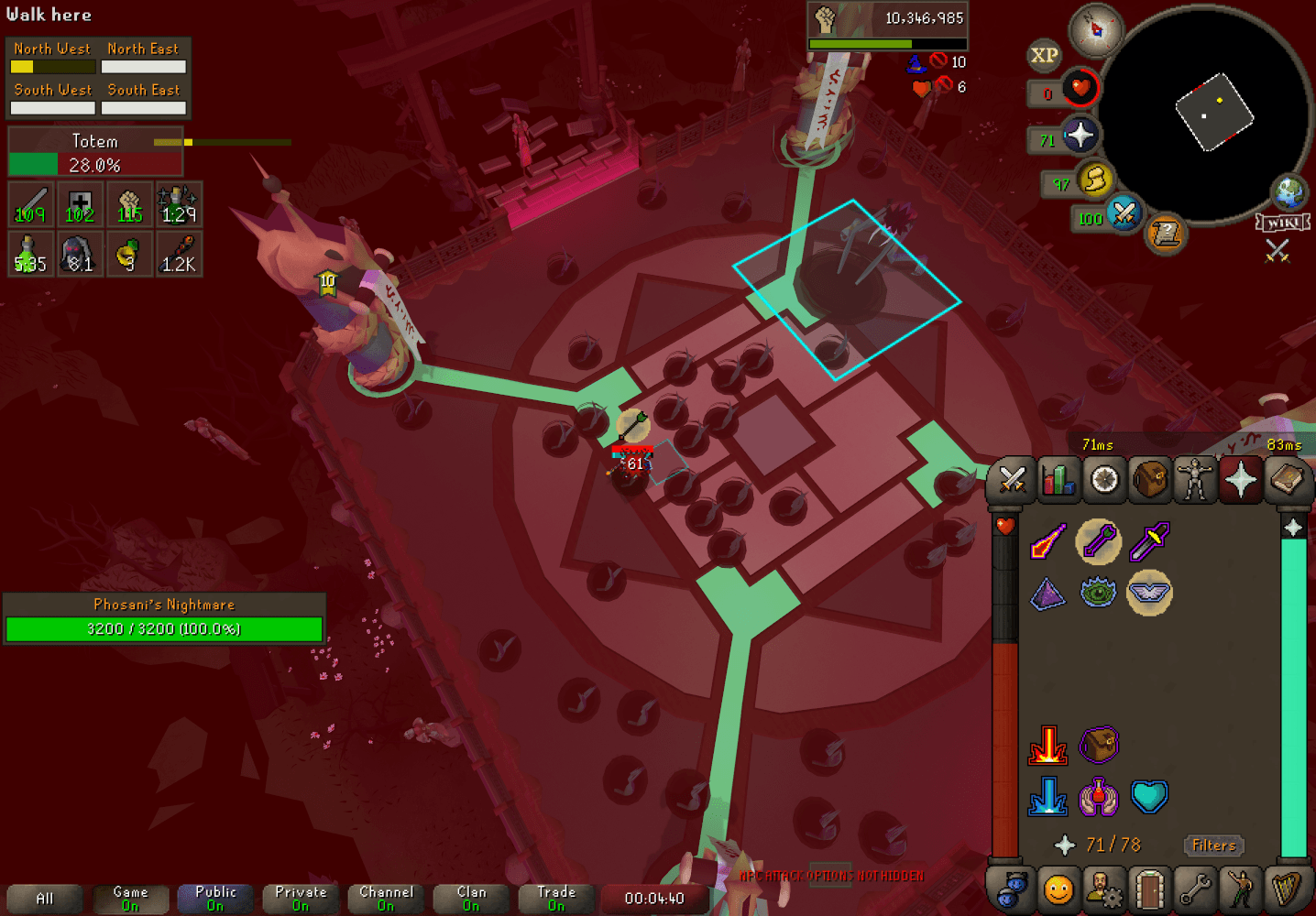Open the Magic spellbook tab

[x=1289, y=479]
